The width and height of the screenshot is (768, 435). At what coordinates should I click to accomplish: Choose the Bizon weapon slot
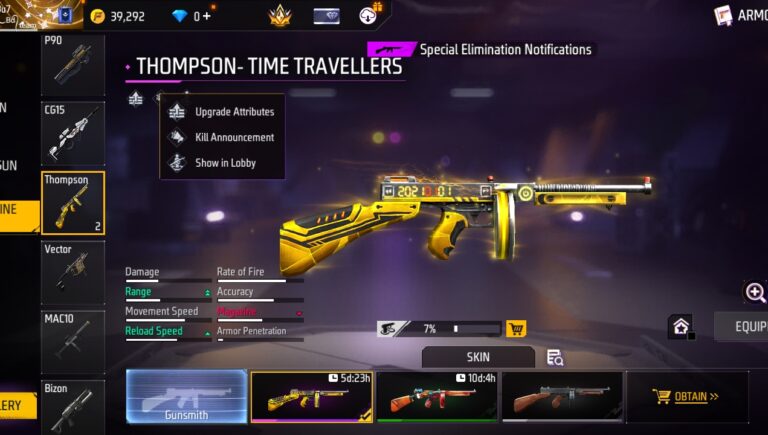73,405
